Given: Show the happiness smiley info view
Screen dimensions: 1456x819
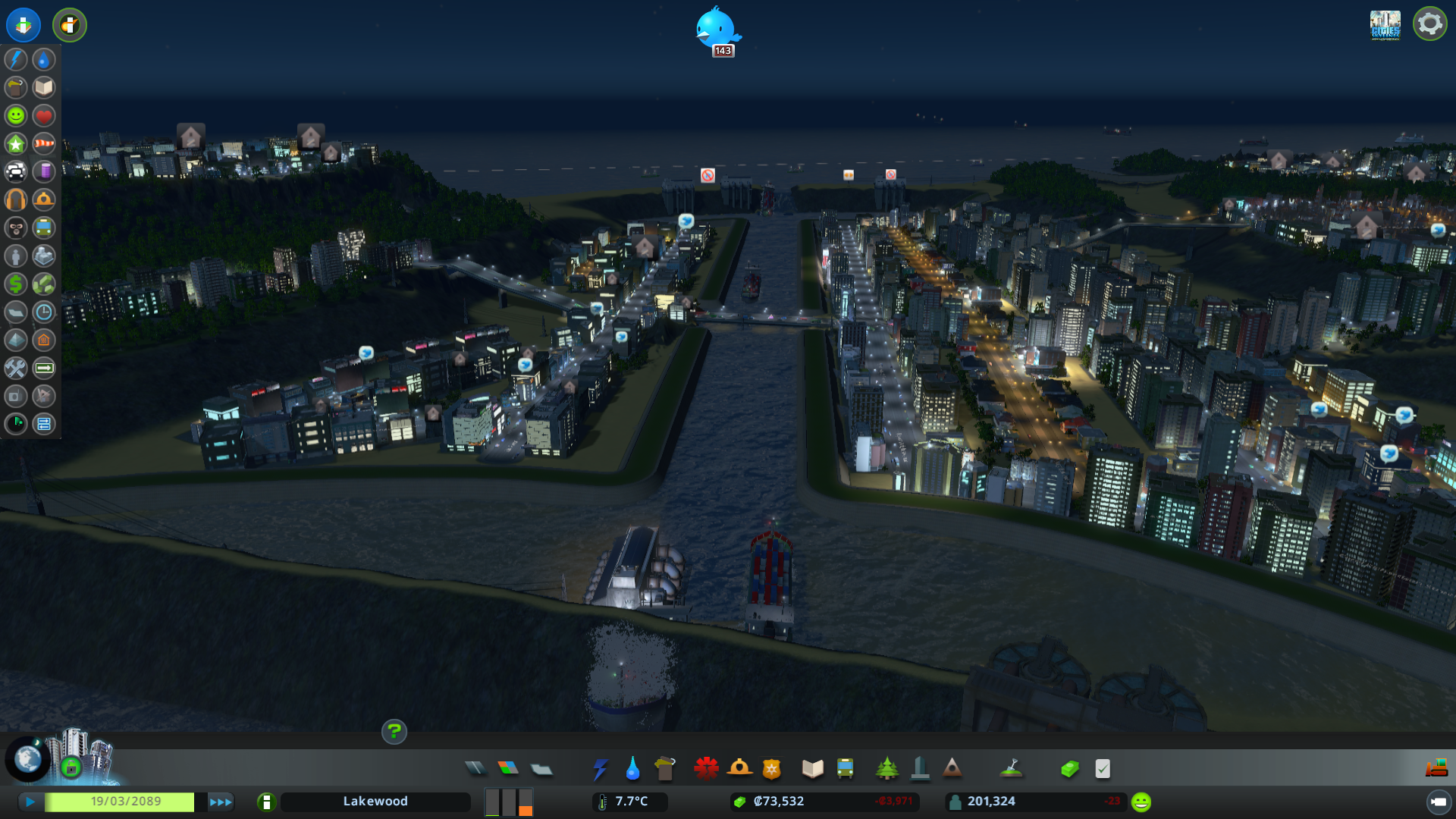Looking at the screenshot, I should (x=16, y=115).
